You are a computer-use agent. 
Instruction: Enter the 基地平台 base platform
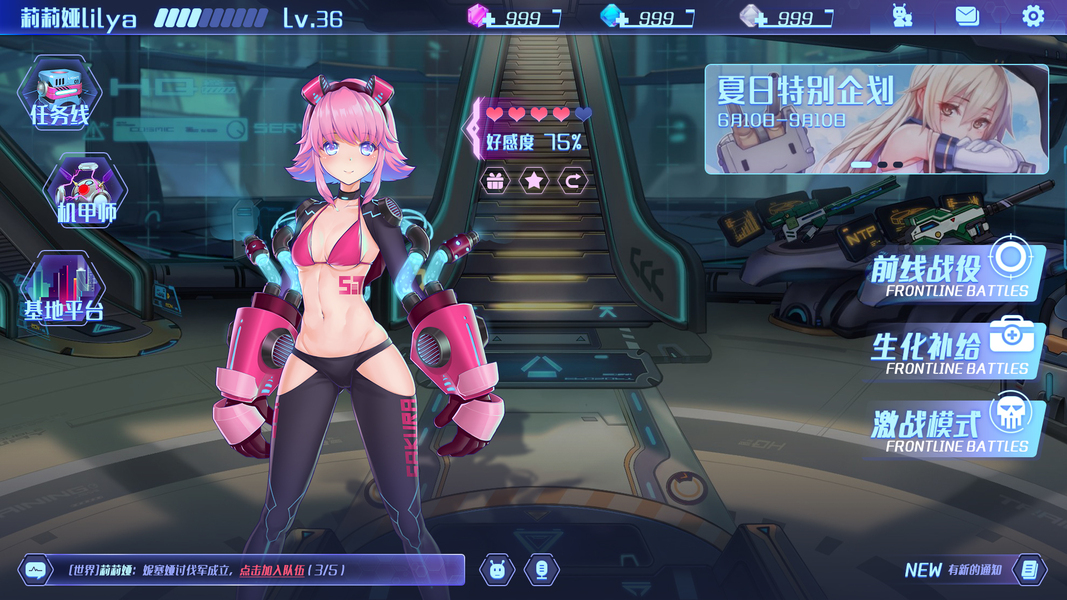64,290
